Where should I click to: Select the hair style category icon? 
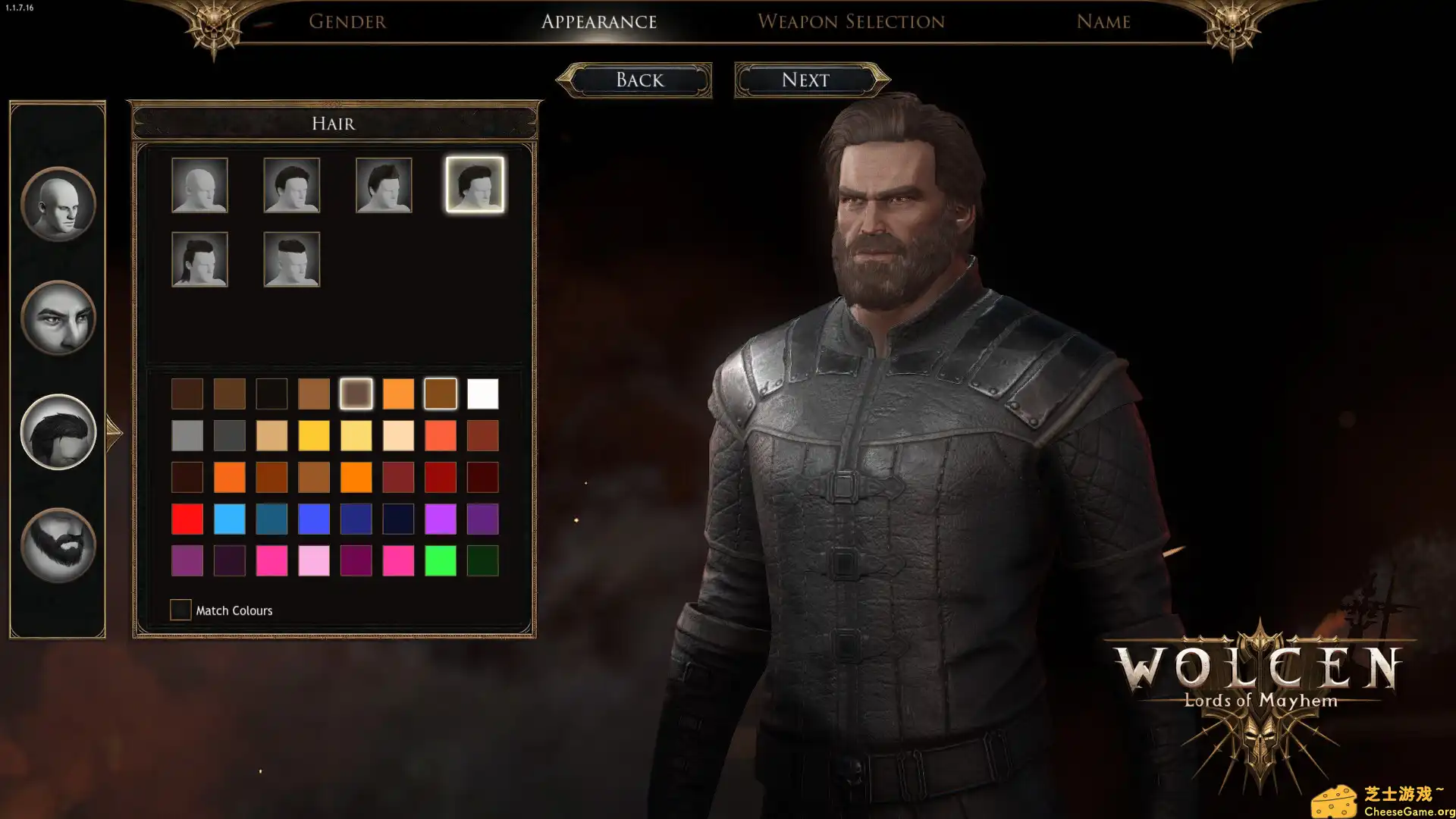pos(58,431)
